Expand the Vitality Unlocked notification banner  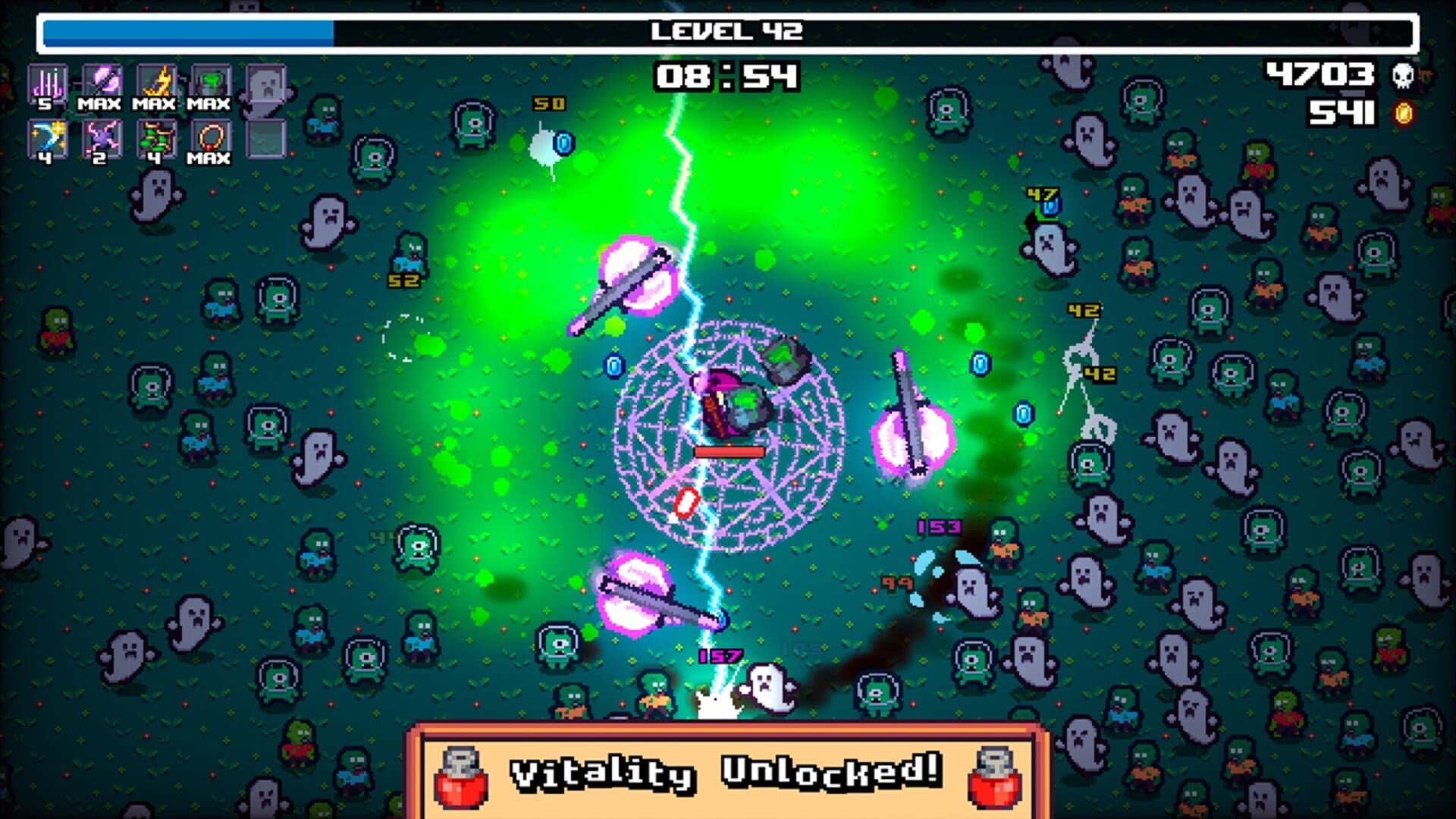click(x=726, y=775)
